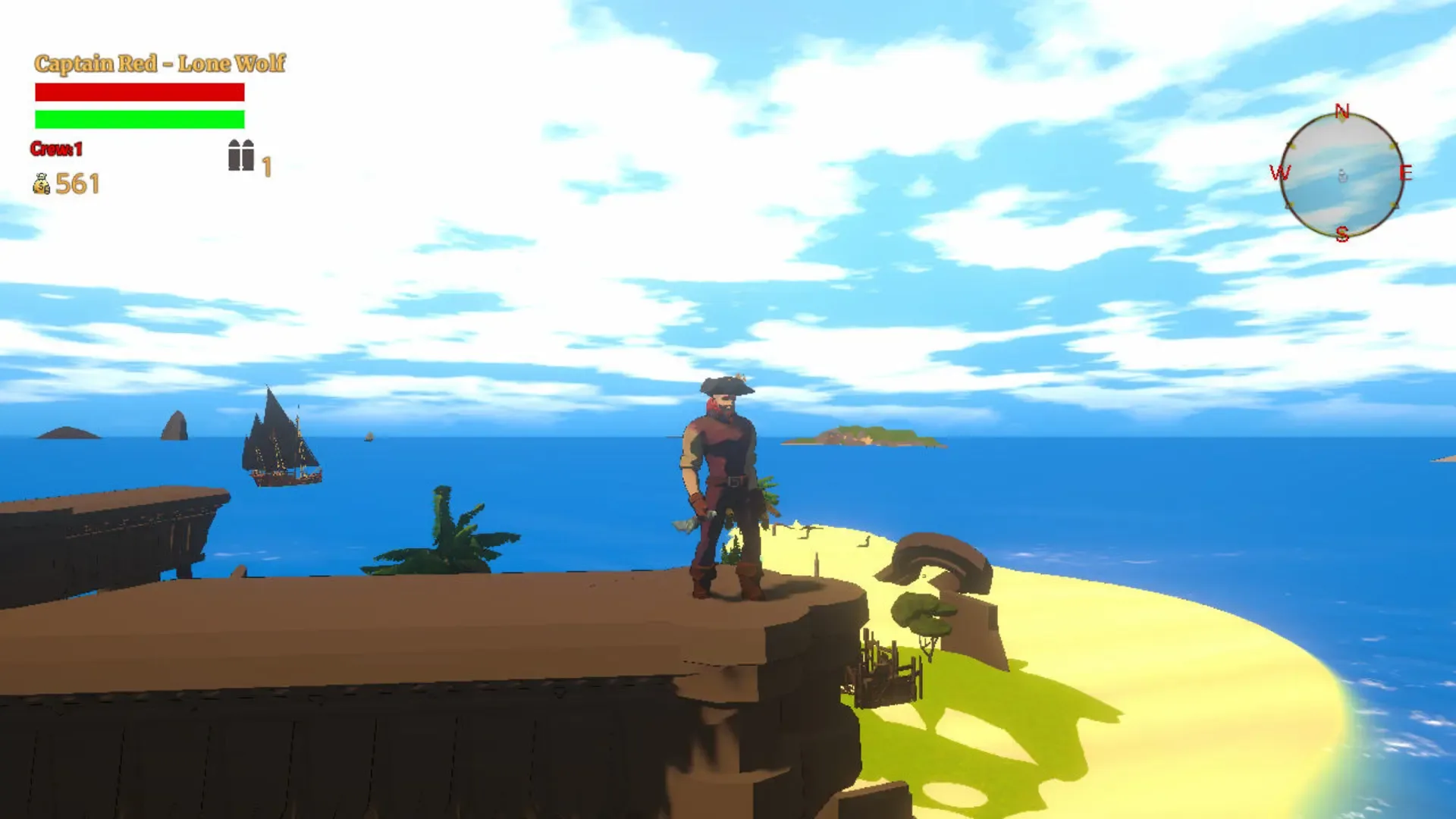
Task: Click the player icon at compass center
Action: pyautogui.click(x=1341, y=176)
